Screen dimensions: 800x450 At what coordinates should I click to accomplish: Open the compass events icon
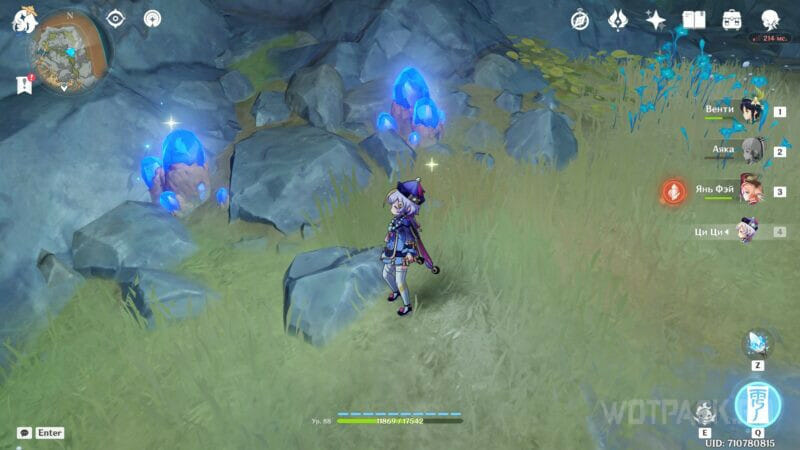click(x=580, y=19)
